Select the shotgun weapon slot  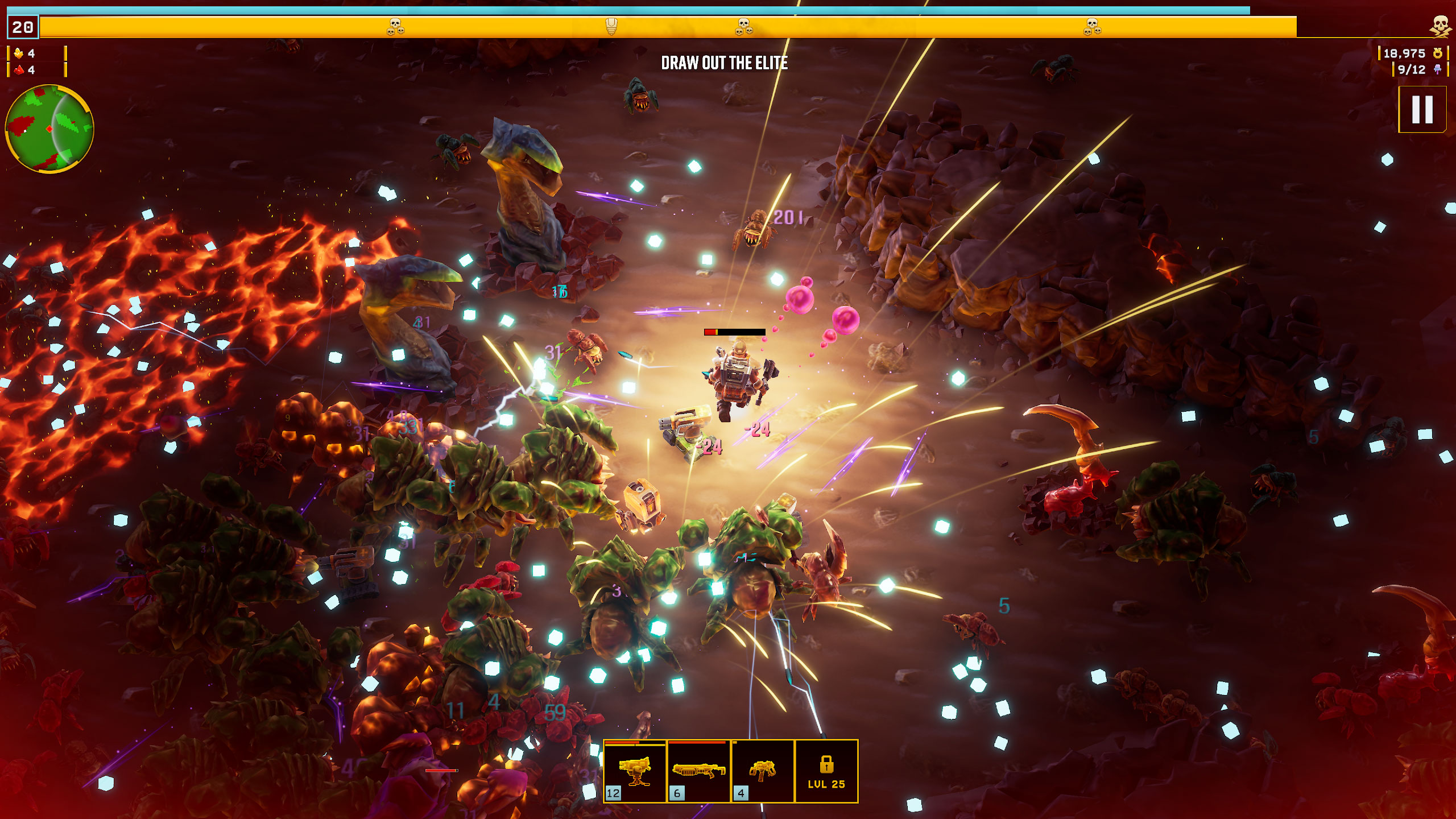698,771
